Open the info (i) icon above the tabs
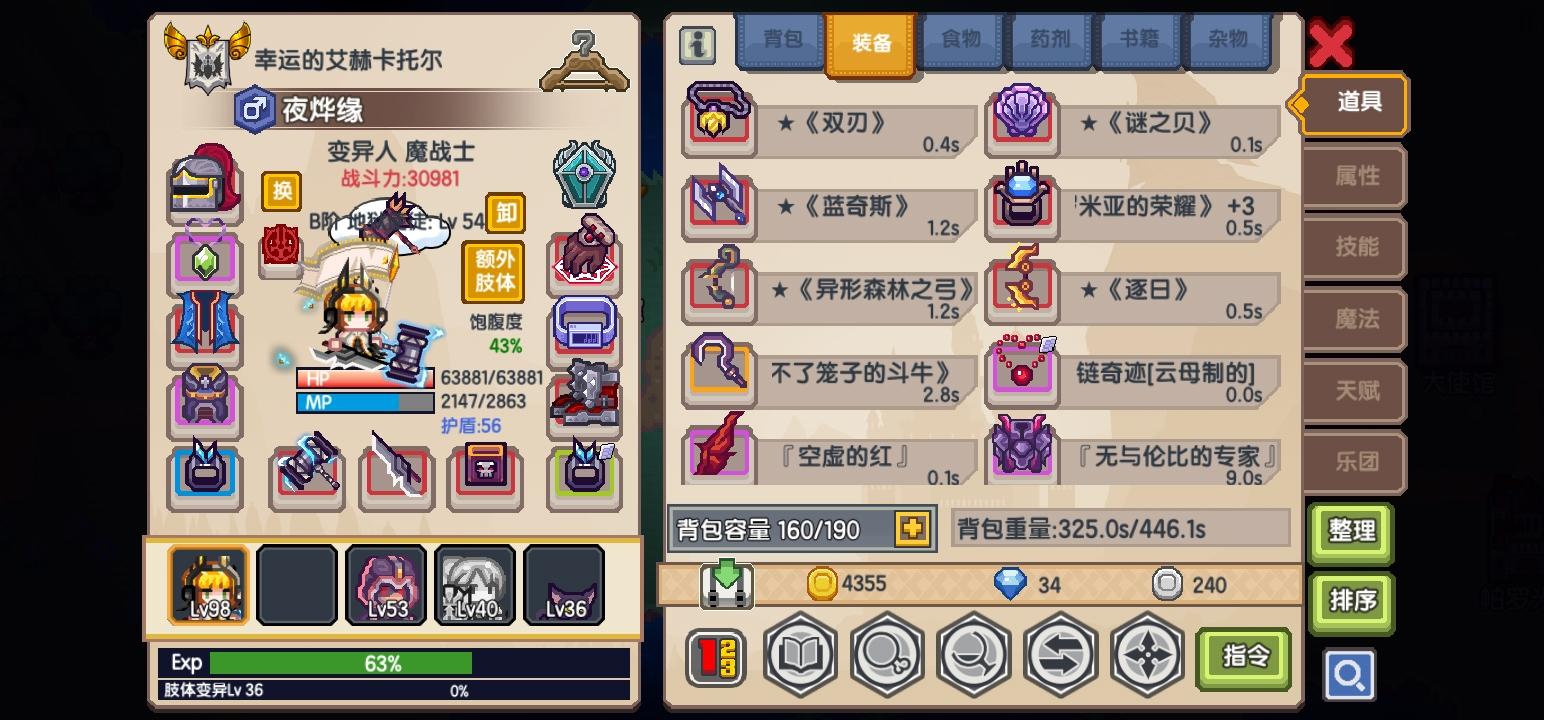 click(x=697, y=44)
